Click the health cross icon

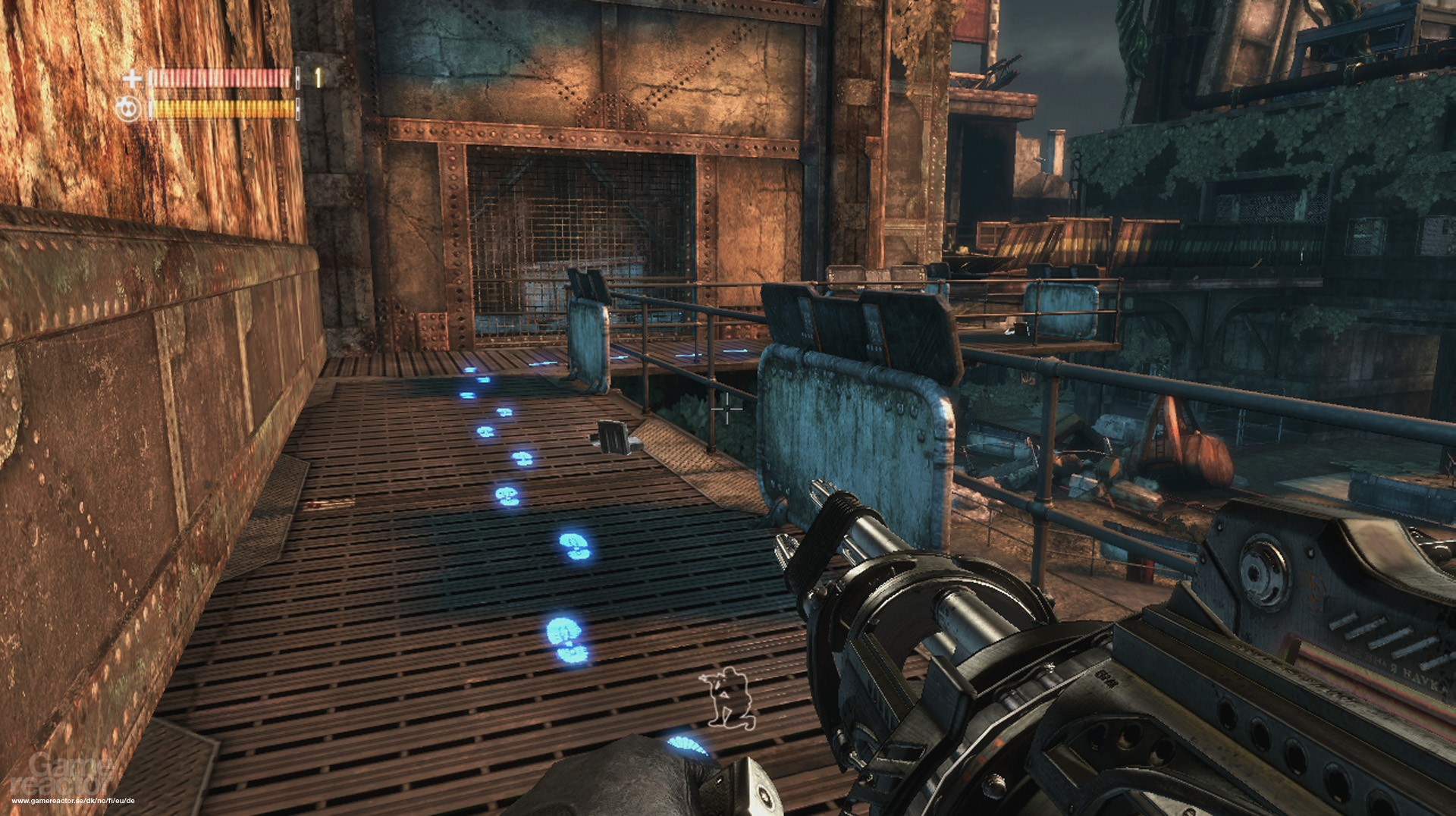(133, 78)
